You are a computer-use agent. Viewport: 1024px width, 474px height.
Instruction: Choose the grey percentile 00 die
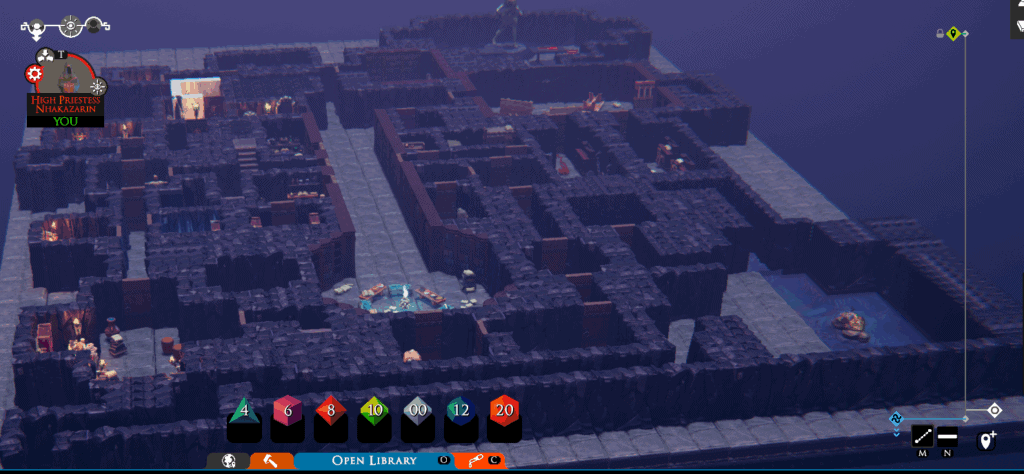pyautogui.click(x=417, y=411)
